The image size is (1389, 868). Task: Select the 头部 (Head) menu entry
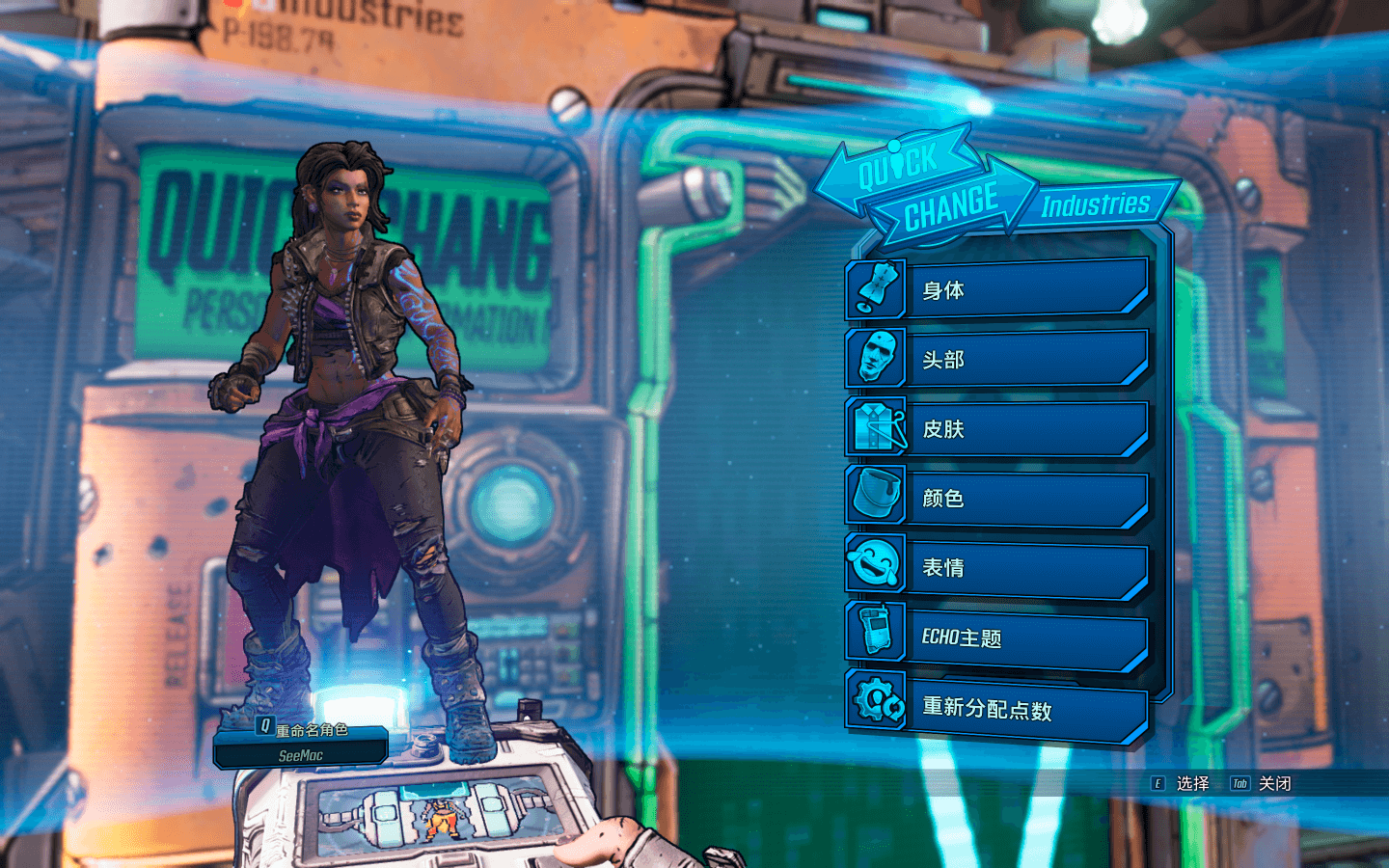tap(1022, 359)
